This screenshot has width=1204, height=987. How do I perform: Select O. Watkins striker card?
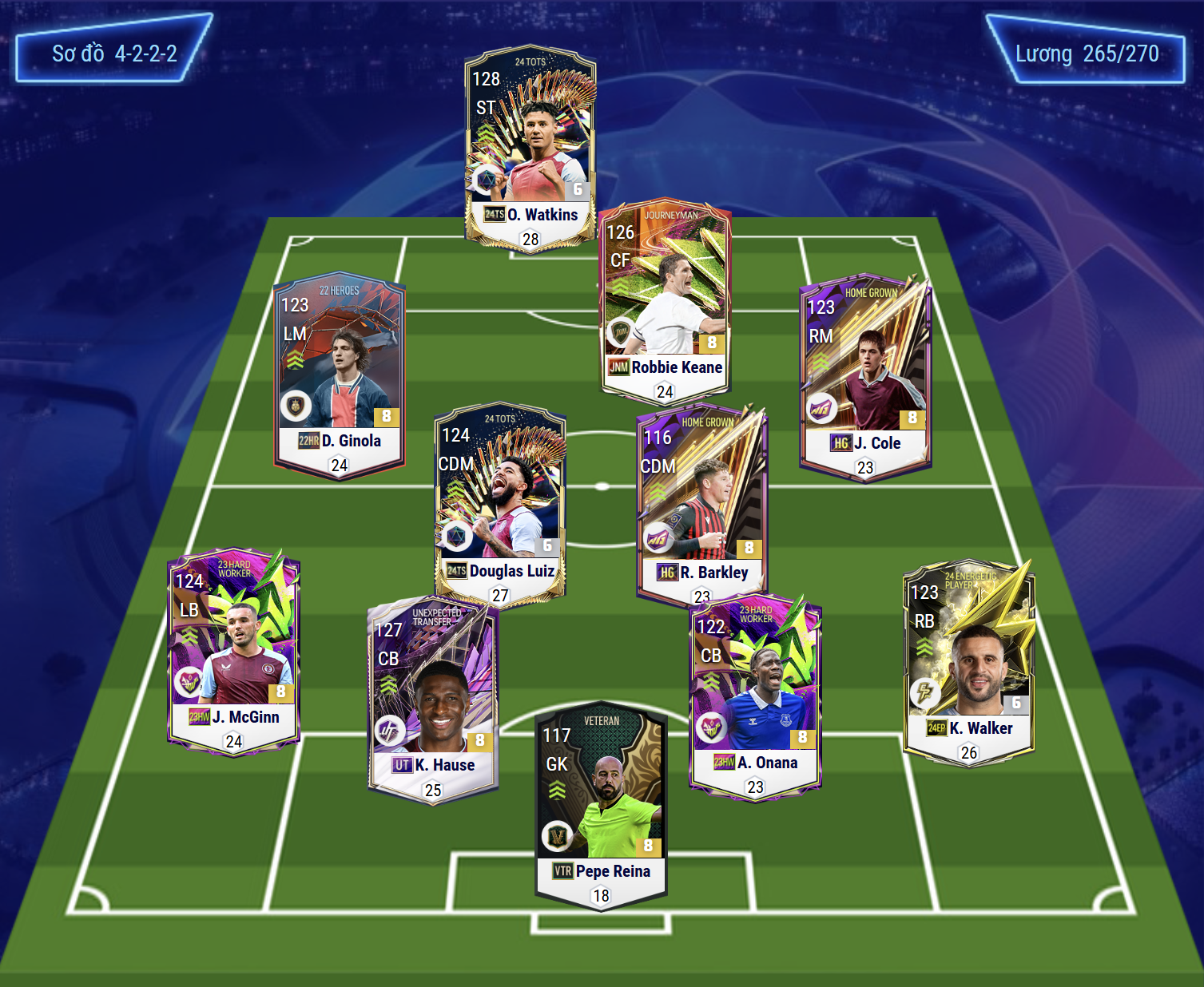click(x=530, y=149)
